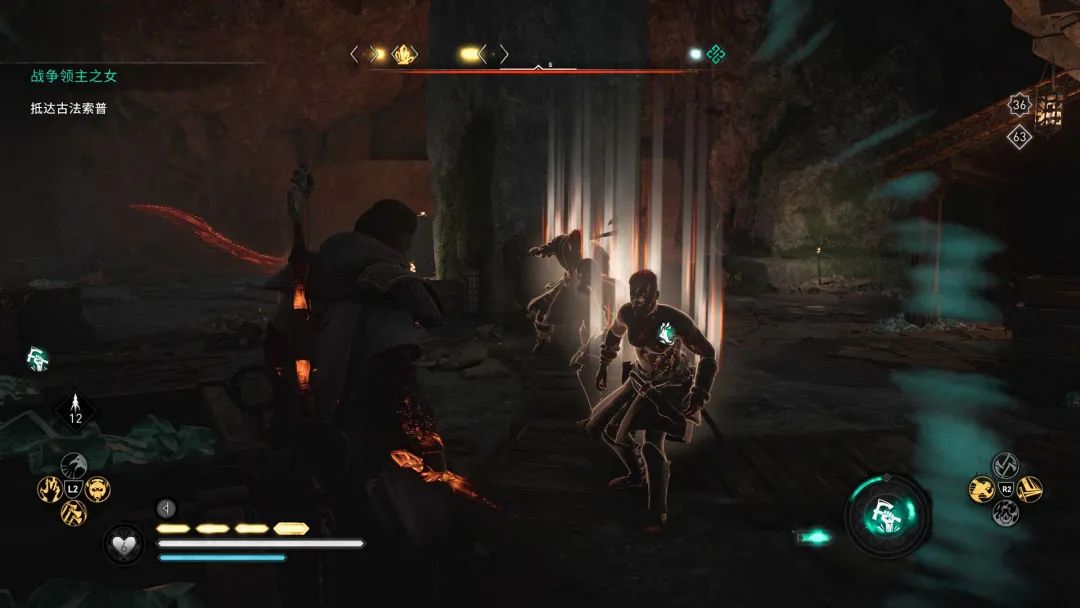Use the heart ration healing icon

123,544
